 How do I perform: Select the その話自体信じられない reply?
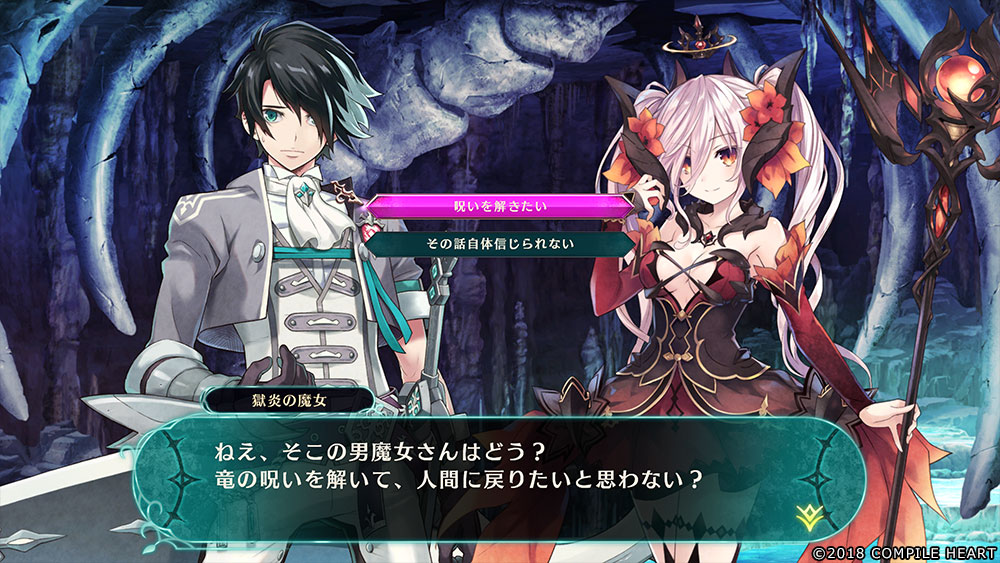point(498,242)
